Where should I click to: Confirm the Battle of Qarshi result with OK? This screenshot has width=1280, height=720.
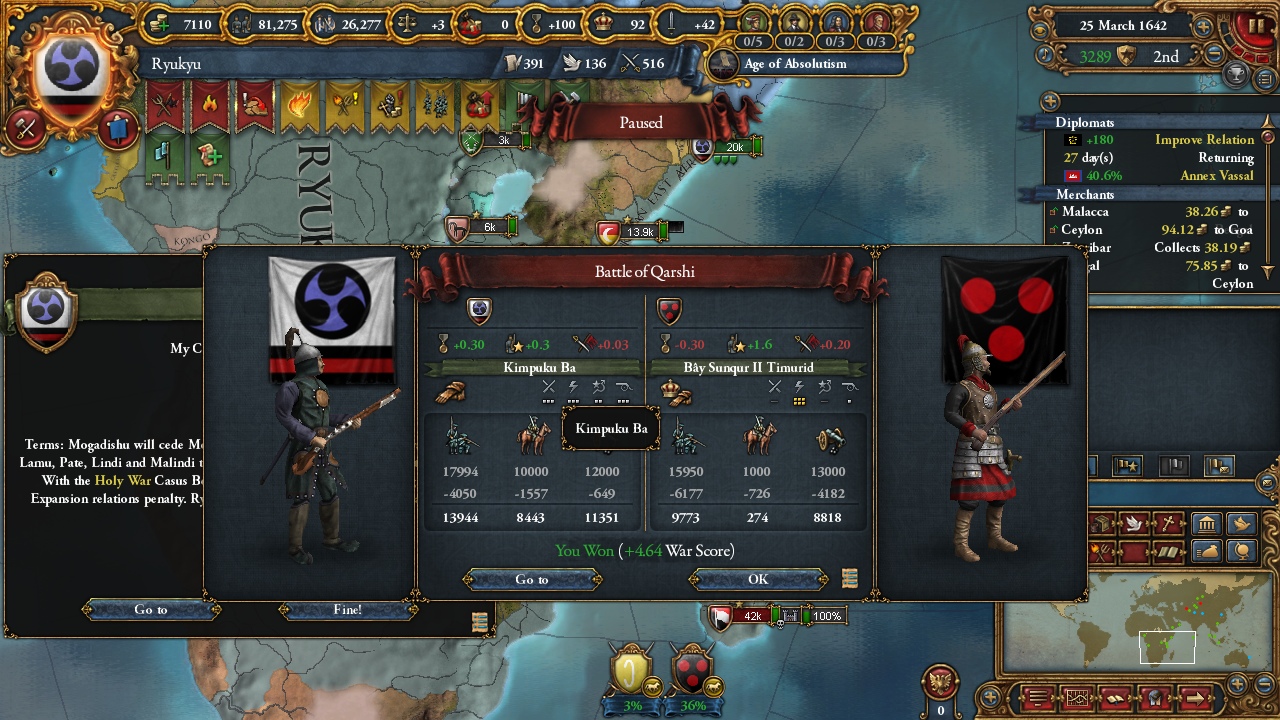(758, 579)
